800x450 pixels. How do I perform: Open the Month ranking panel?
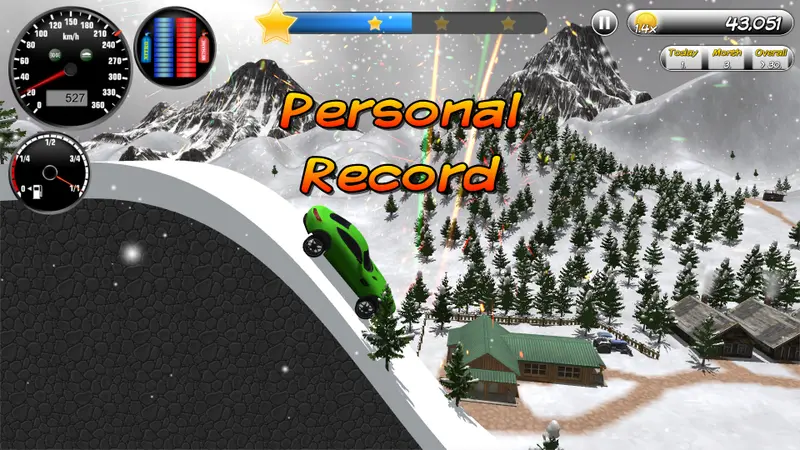pos(725,58)
